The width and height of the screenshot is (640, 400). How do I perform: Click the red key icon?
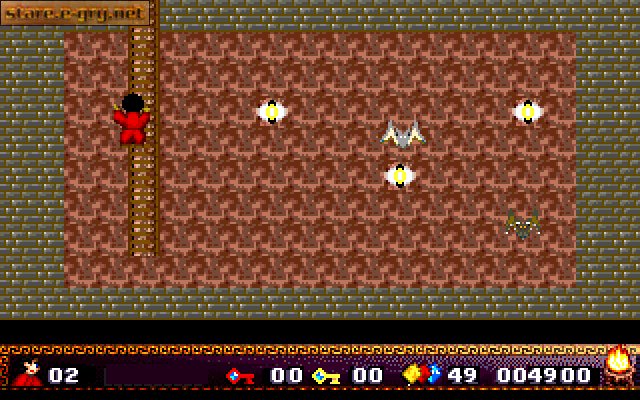(240, 375)
